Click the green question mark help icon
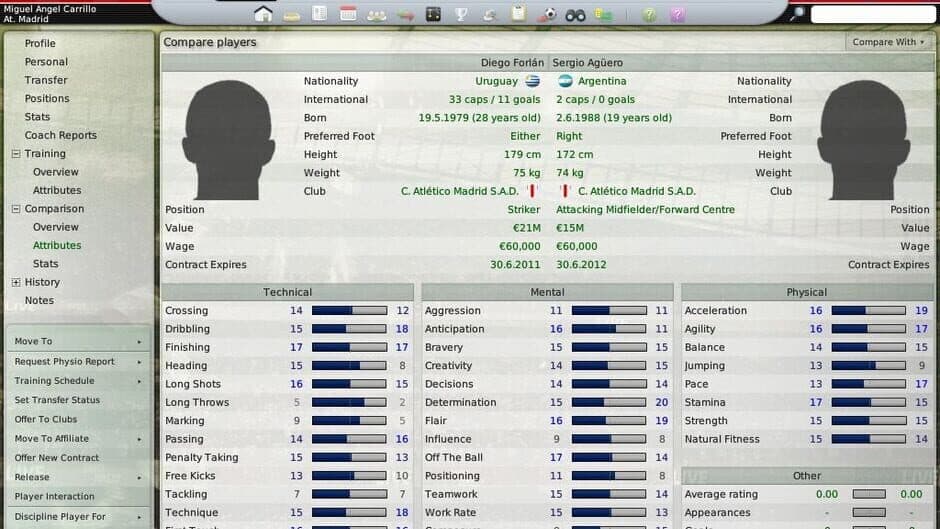The height and width of the screenshot is (529, 940). pyautogui.click(x=649, y=14)
